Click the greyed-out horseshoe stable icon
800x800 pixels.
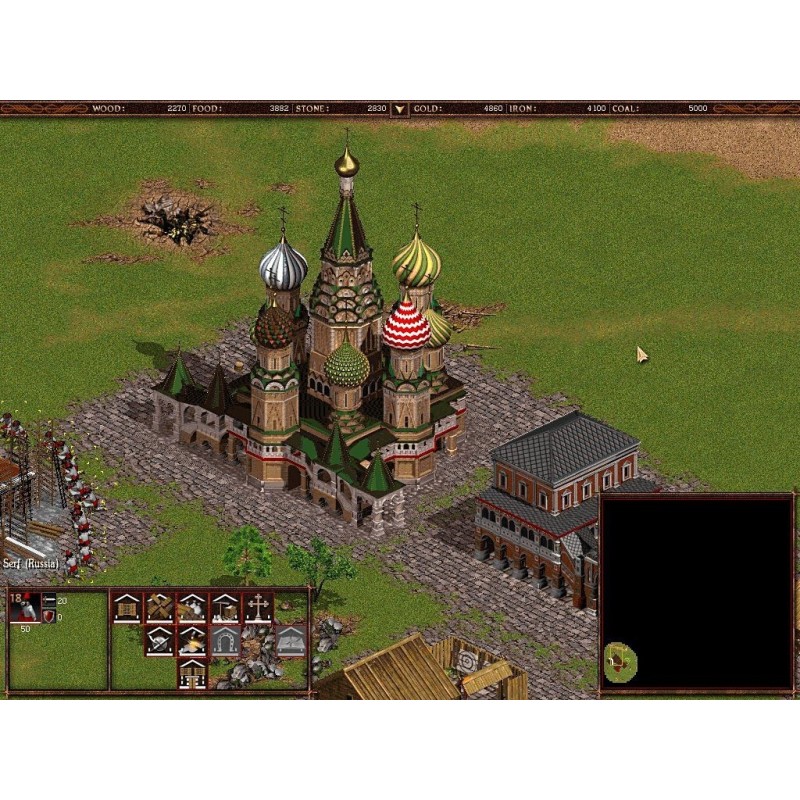point(225,640)
